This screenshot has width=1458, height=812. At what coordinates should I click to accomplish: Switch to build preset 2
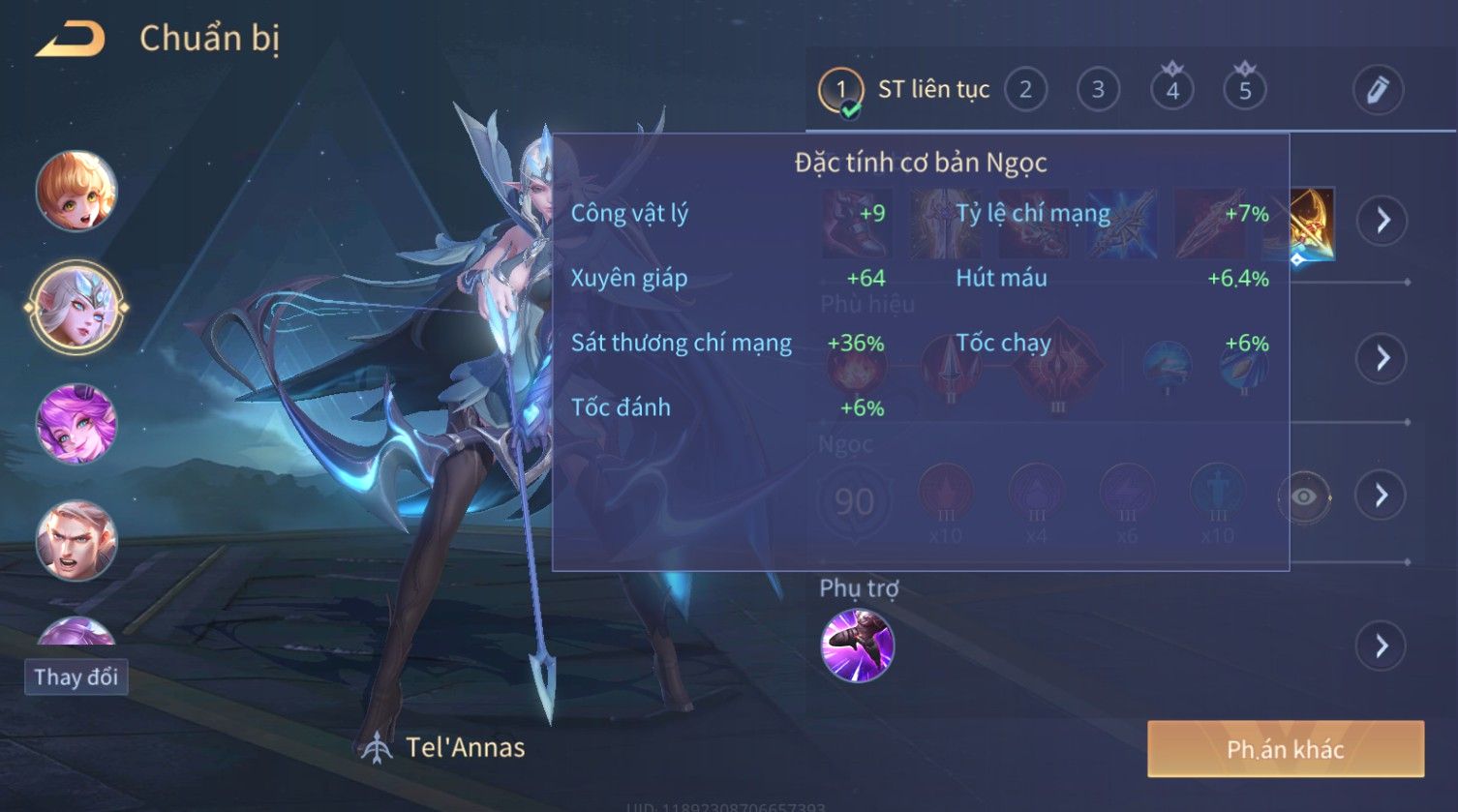tap(1025, 90)
